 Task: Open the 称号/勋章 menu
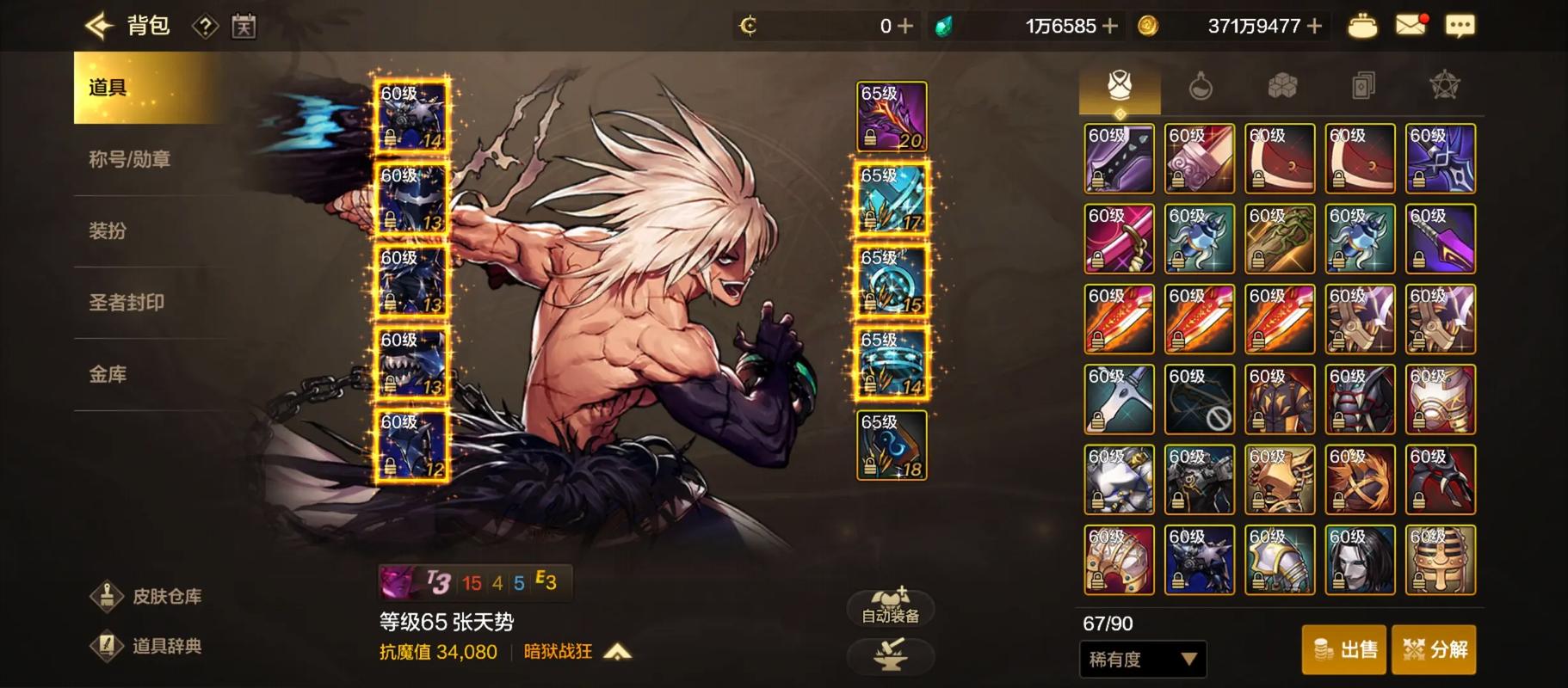click(130, 159)
